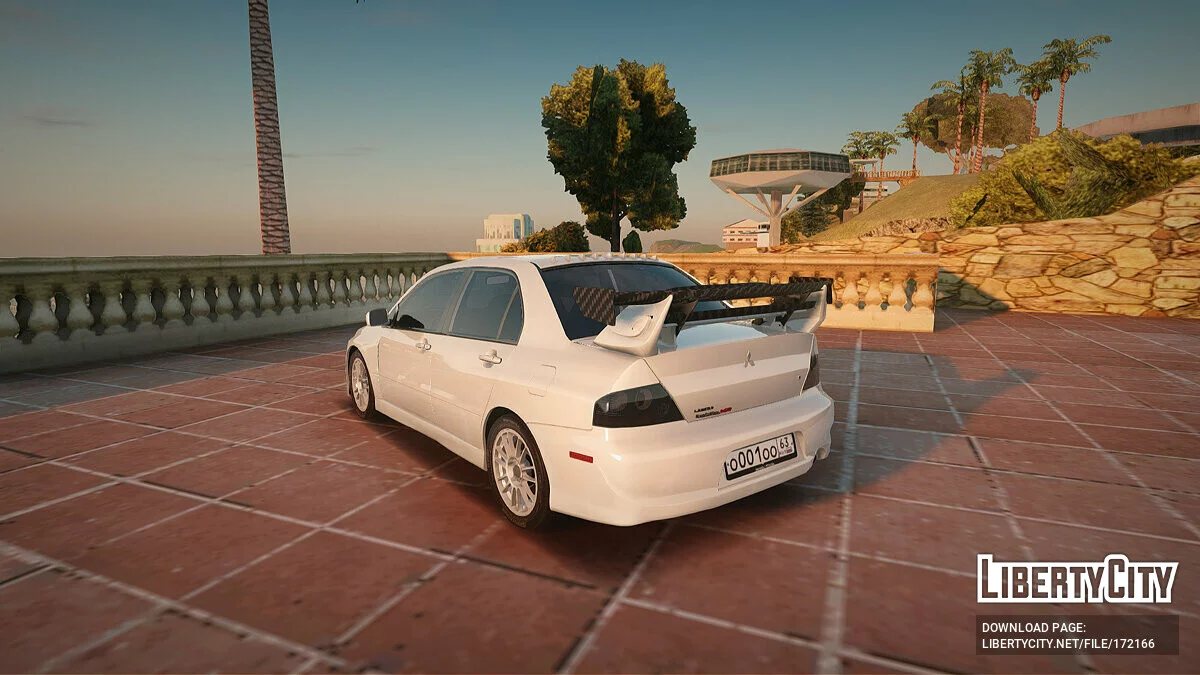This screenshot has width=1200, height=675.
Task: Open the LibertyCity.net download page link
Action: tap(1067, 644)
